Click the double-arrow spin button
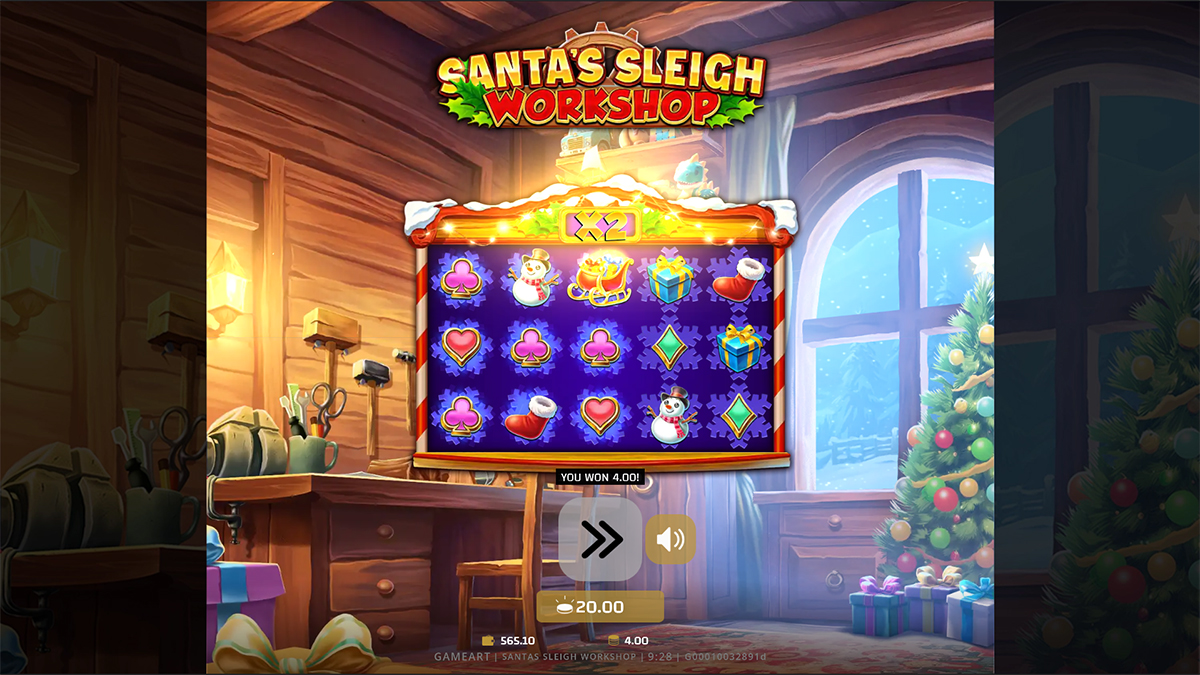1200x675 pixels. pyautogui.click(x=600, y=540)
